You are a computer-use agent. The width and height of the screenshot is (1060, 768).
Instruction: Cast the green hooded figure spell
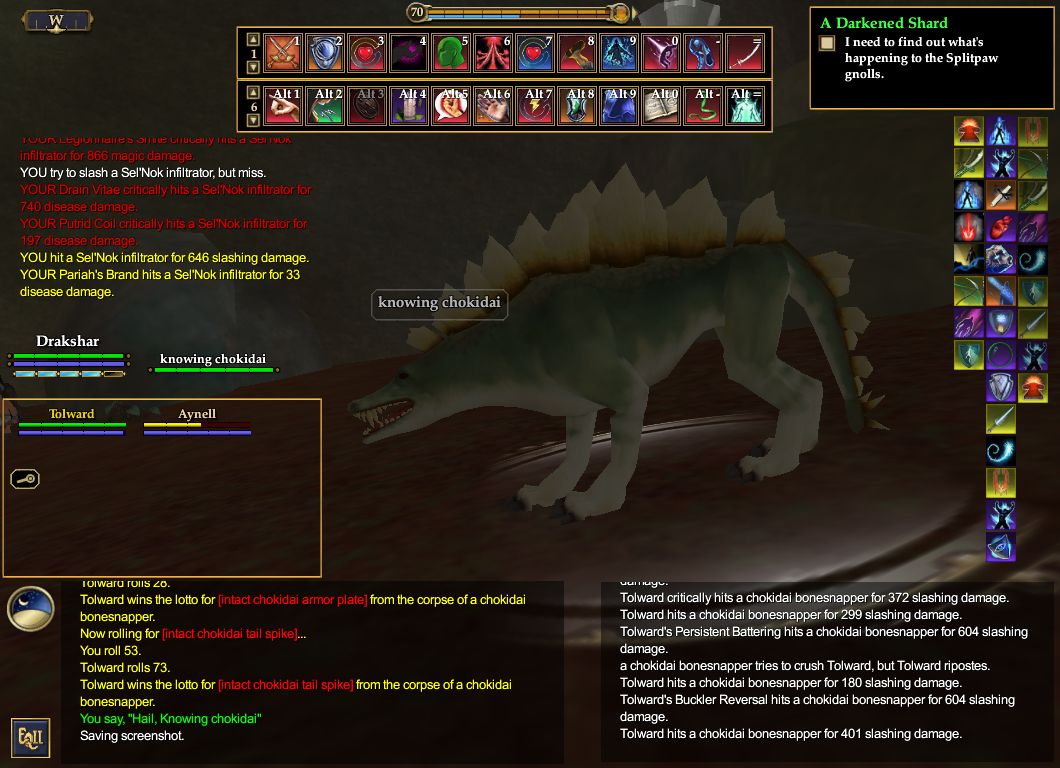pyautogui.click(x=451, y=53)
